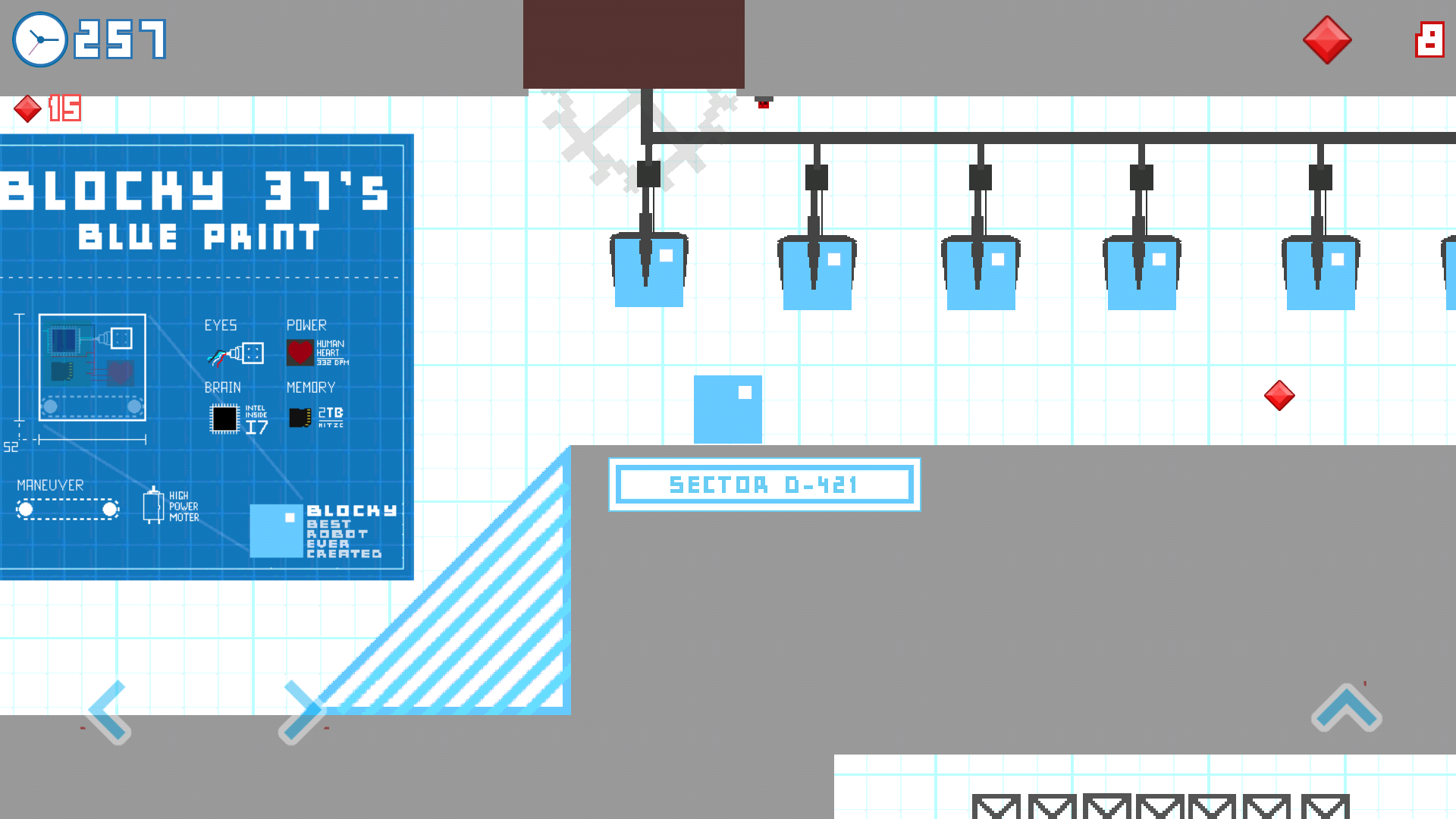The width and height of the screenshot is (1456, 819).
Task: Click the Intel Inside i7 brain chip icon
Action: 226,418
